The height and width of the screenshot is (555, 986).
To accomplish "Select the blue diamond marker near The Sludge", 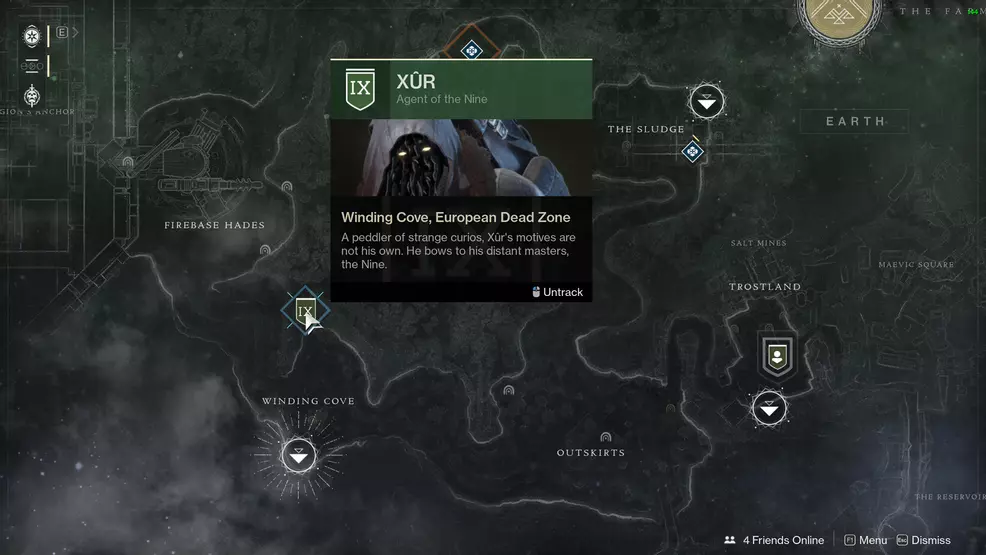I will coord(692,151).
